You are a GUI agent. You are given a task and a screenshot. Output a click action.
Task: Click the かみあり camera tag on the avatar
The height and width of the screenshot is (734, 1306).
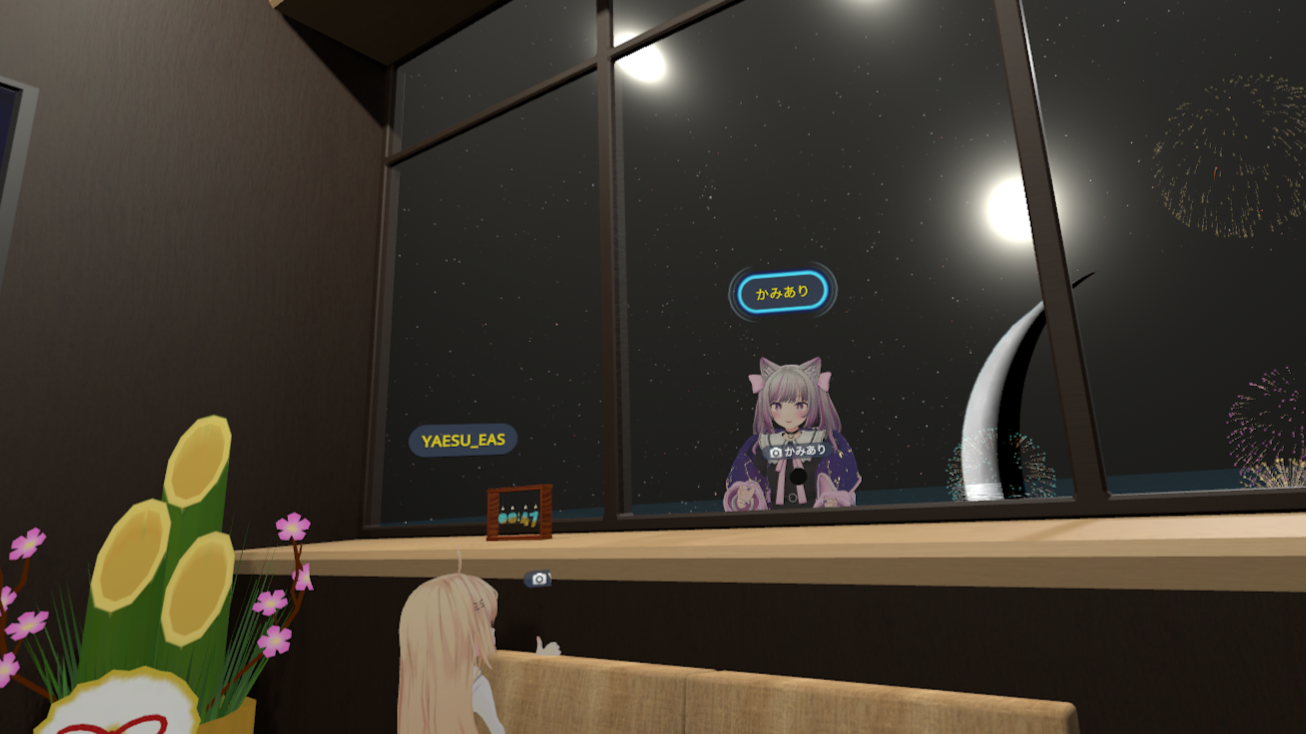pyautogui.click(x=797, y=451)
